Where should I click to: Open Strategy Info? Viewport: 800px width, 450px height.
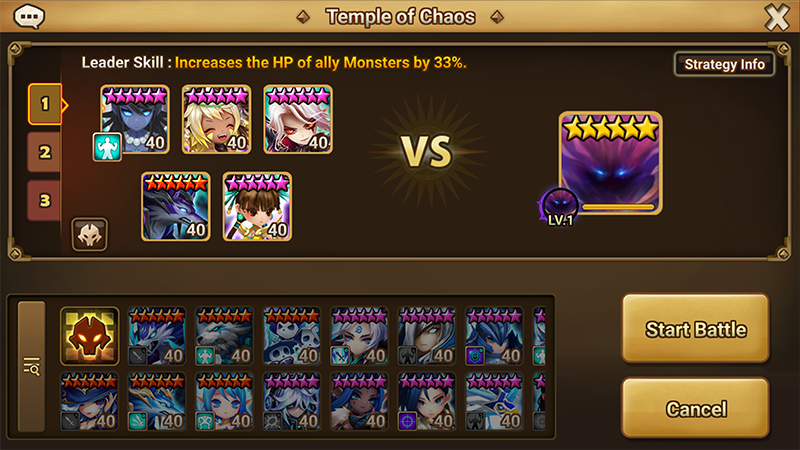(x=724, y=64)
